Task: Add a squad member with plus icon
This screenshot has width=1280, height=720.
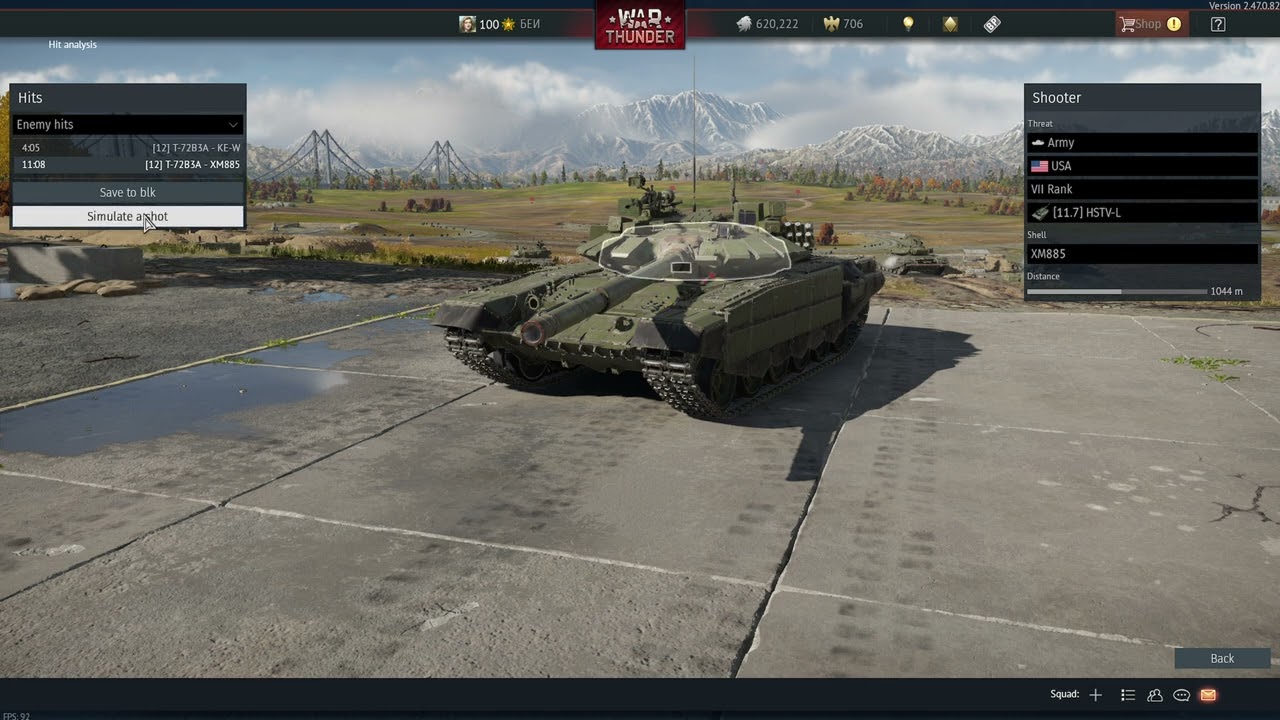Action: [x=1096, y=695]
